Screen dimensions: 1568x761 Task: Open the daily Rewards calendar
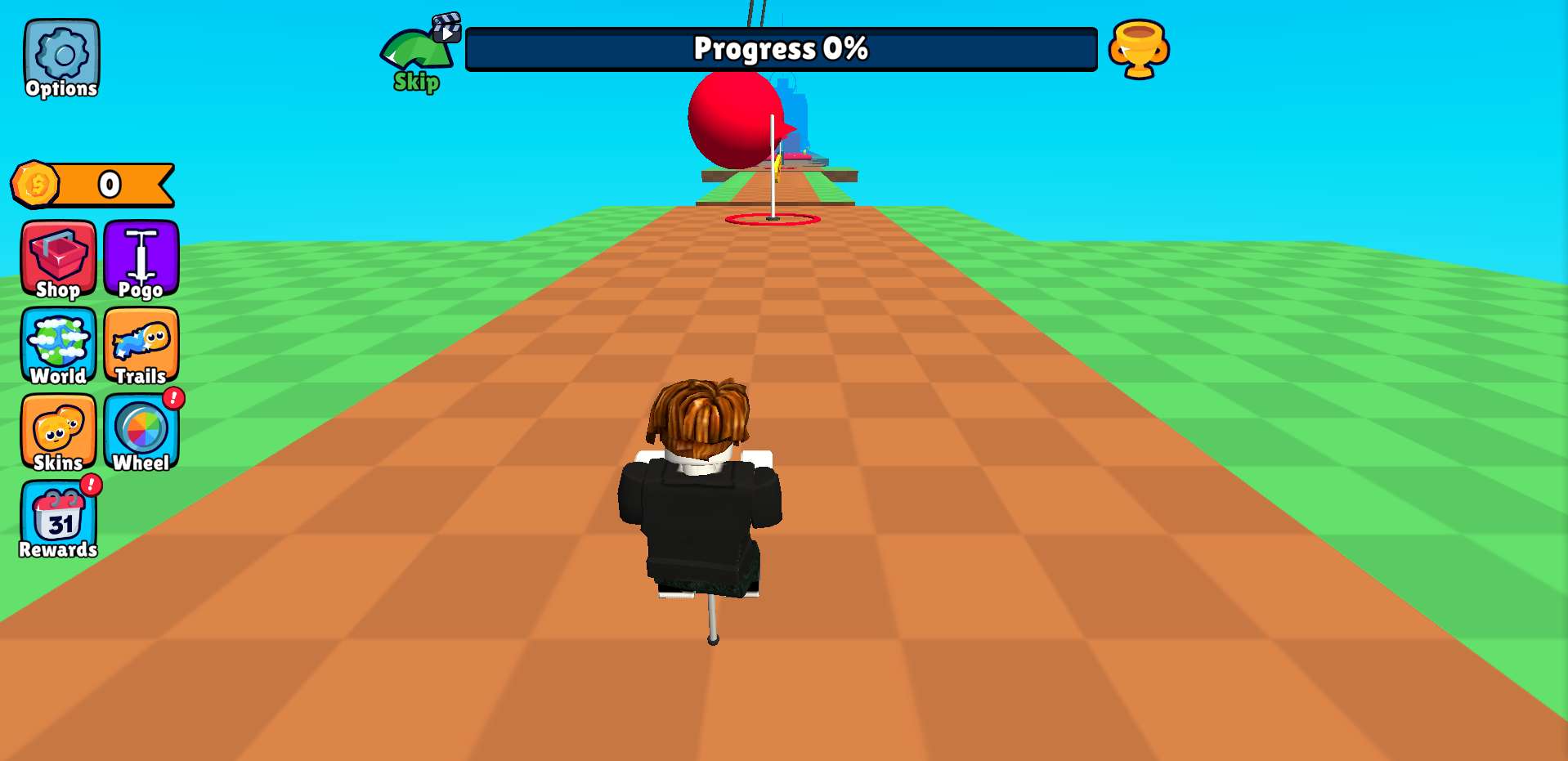(x=58, y=520)
